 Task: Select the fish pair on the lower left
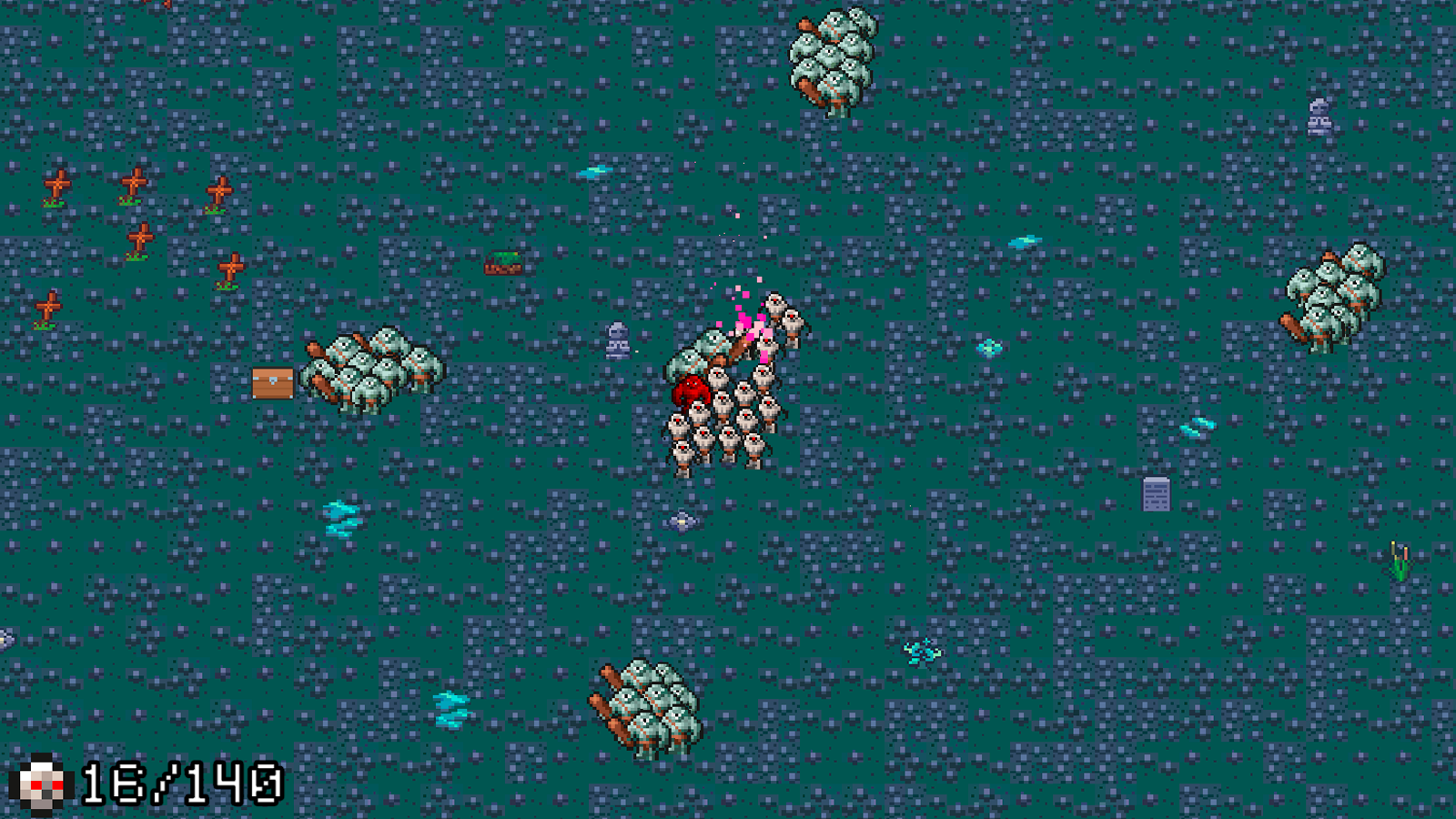341,517
